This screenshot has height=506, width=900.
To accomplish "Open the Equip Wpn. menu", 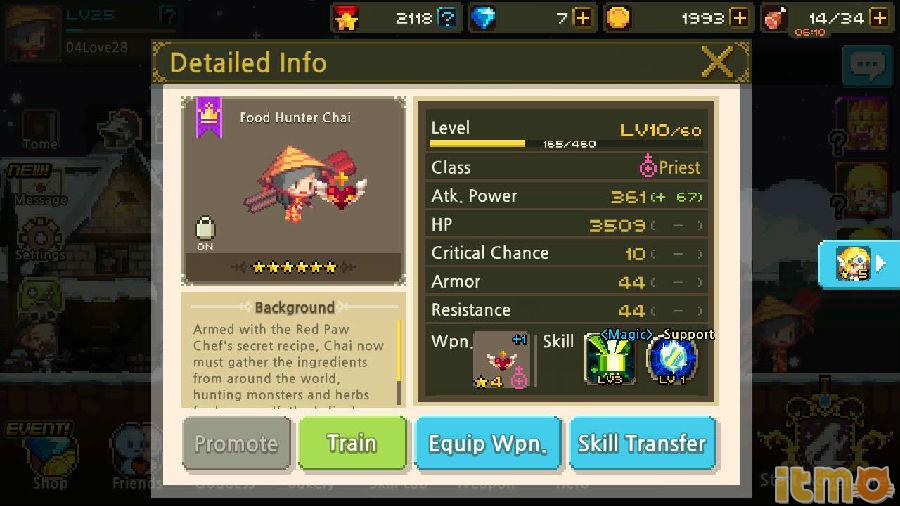I will [487, 443].
